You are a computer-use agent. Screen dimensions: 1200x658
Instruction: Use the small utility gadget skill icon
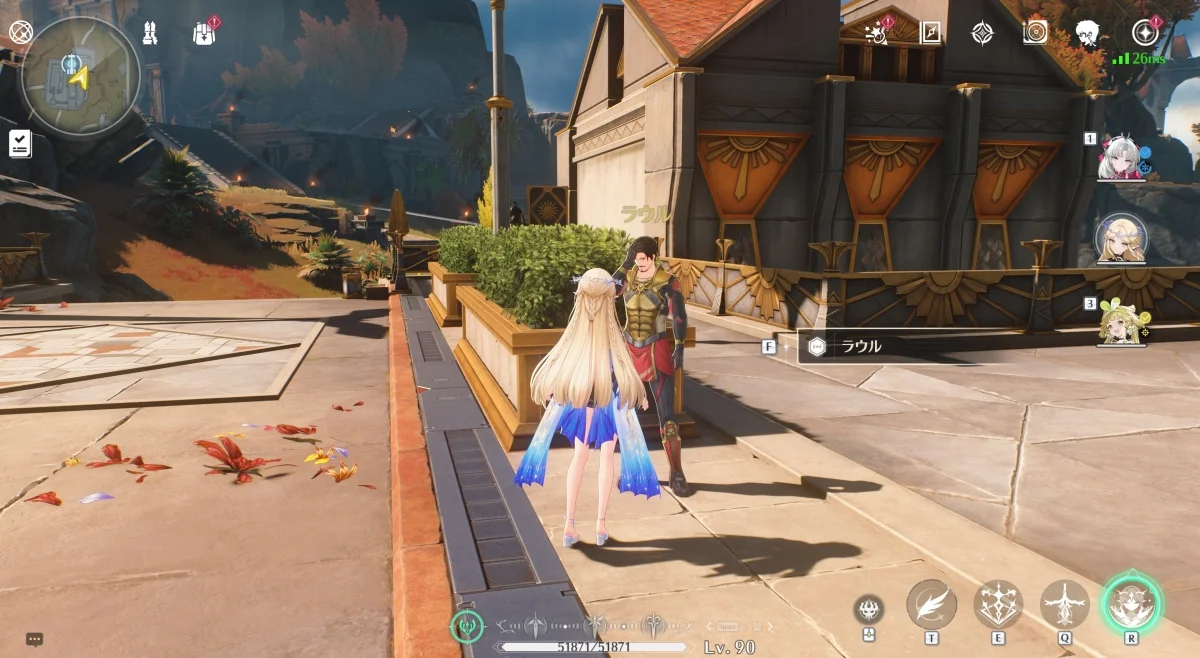pos(868,609)
